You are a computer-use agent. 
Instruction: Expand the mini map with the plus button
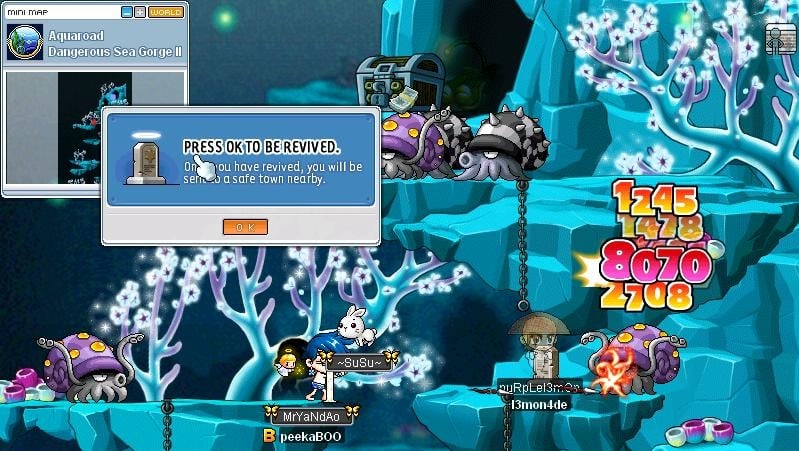tap(140, 12)
